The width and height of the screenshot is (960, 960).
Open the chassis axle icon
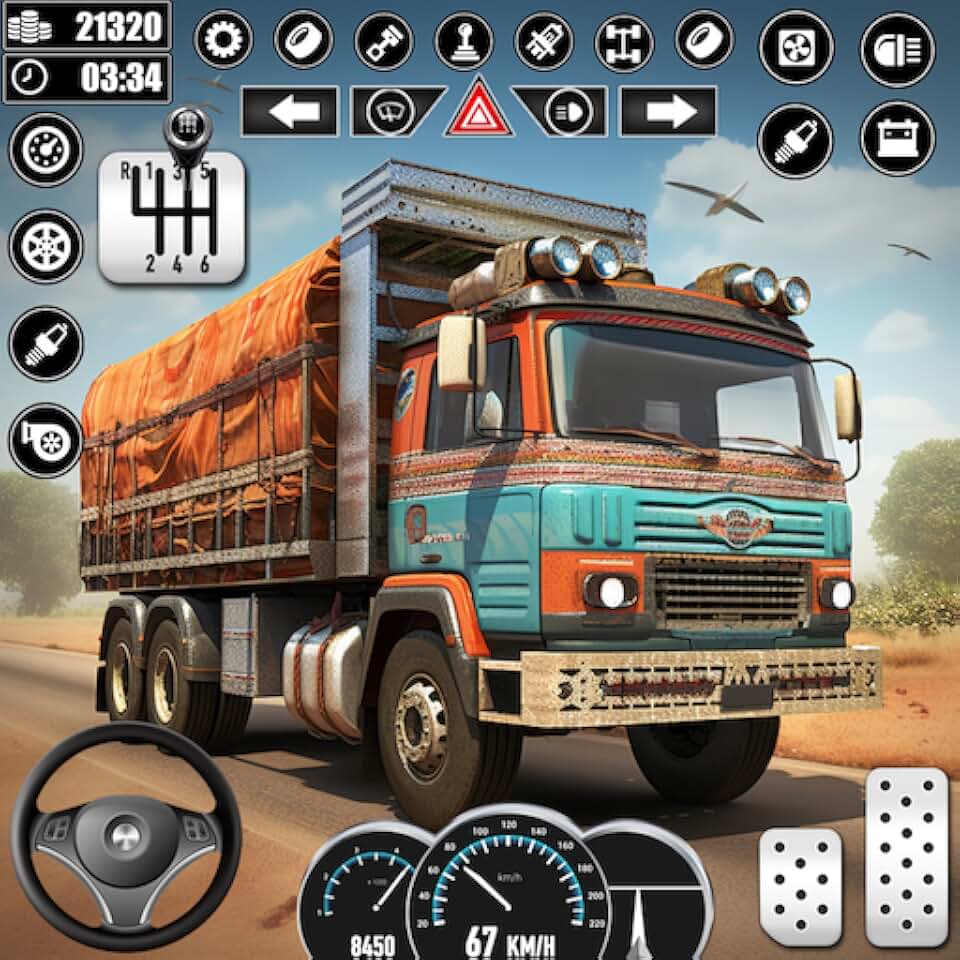pos(624,41)
